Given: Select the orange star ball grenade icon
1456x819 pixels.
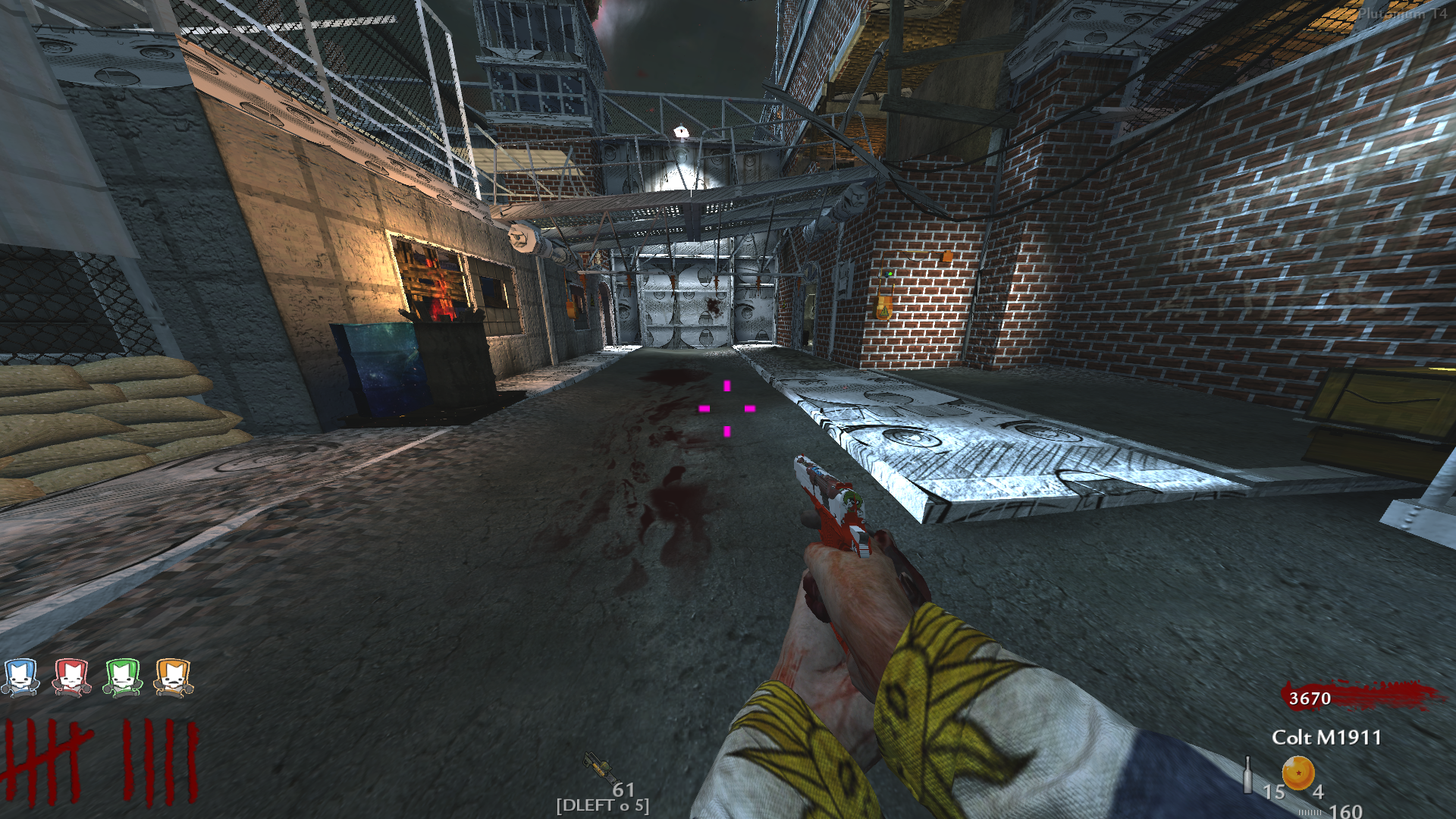Looking at the screenshot, I should tap(1298, 773).
